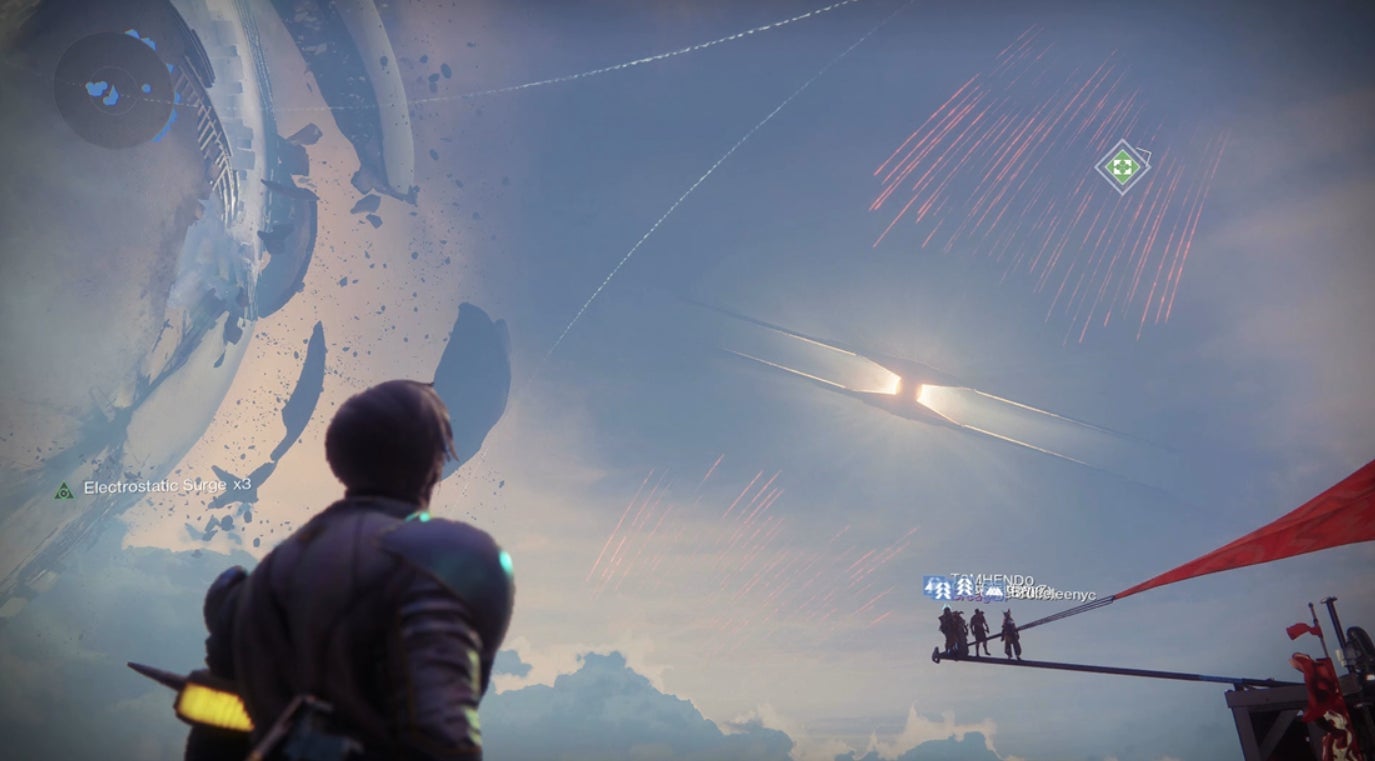Image resolution: width=1375 pixels, height=761 pixels.
Task: Click the circular radar in the corner
Action: 114,92
